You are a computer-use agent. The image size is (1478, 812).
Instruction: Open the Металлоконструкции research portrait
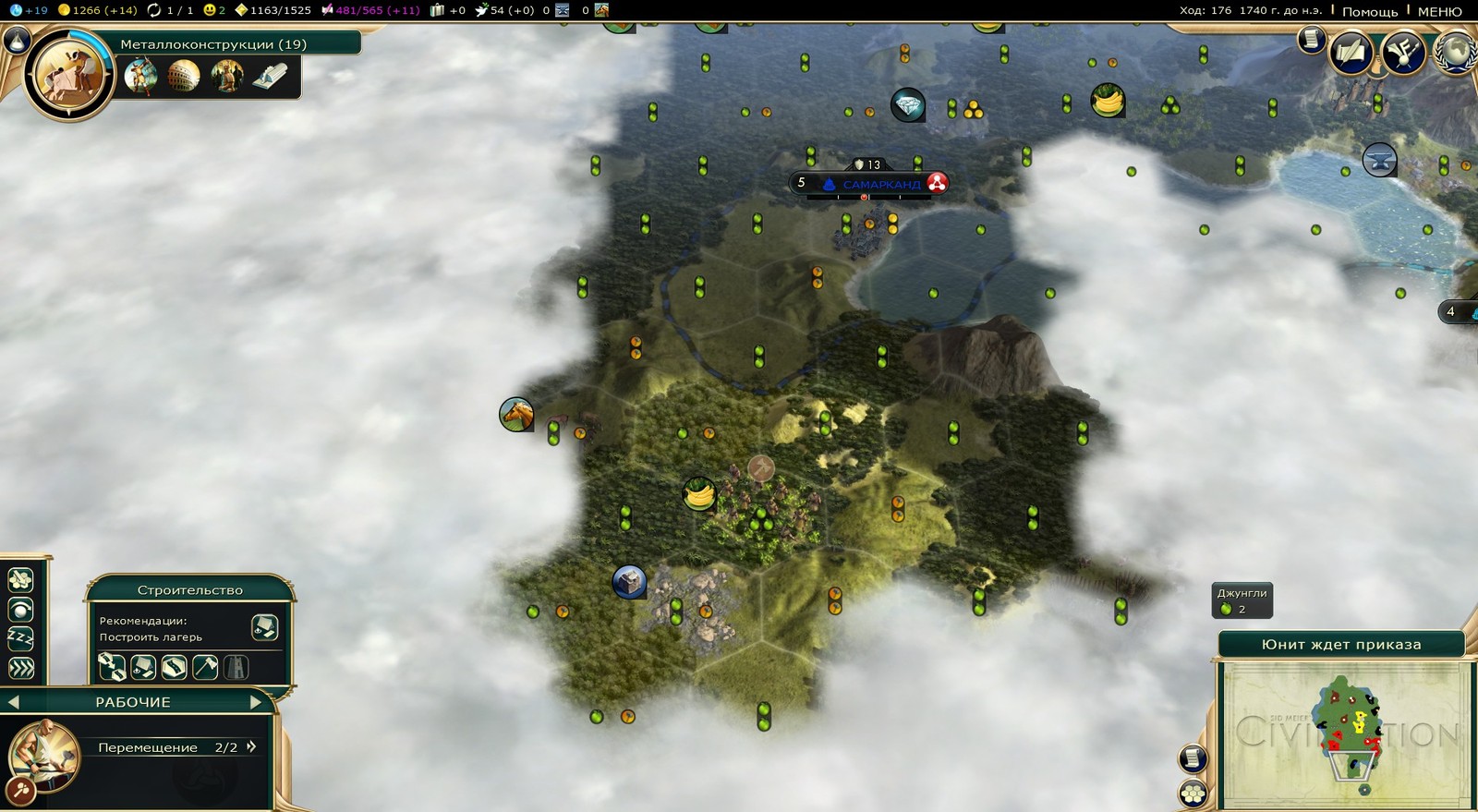(x=67, y=76)
